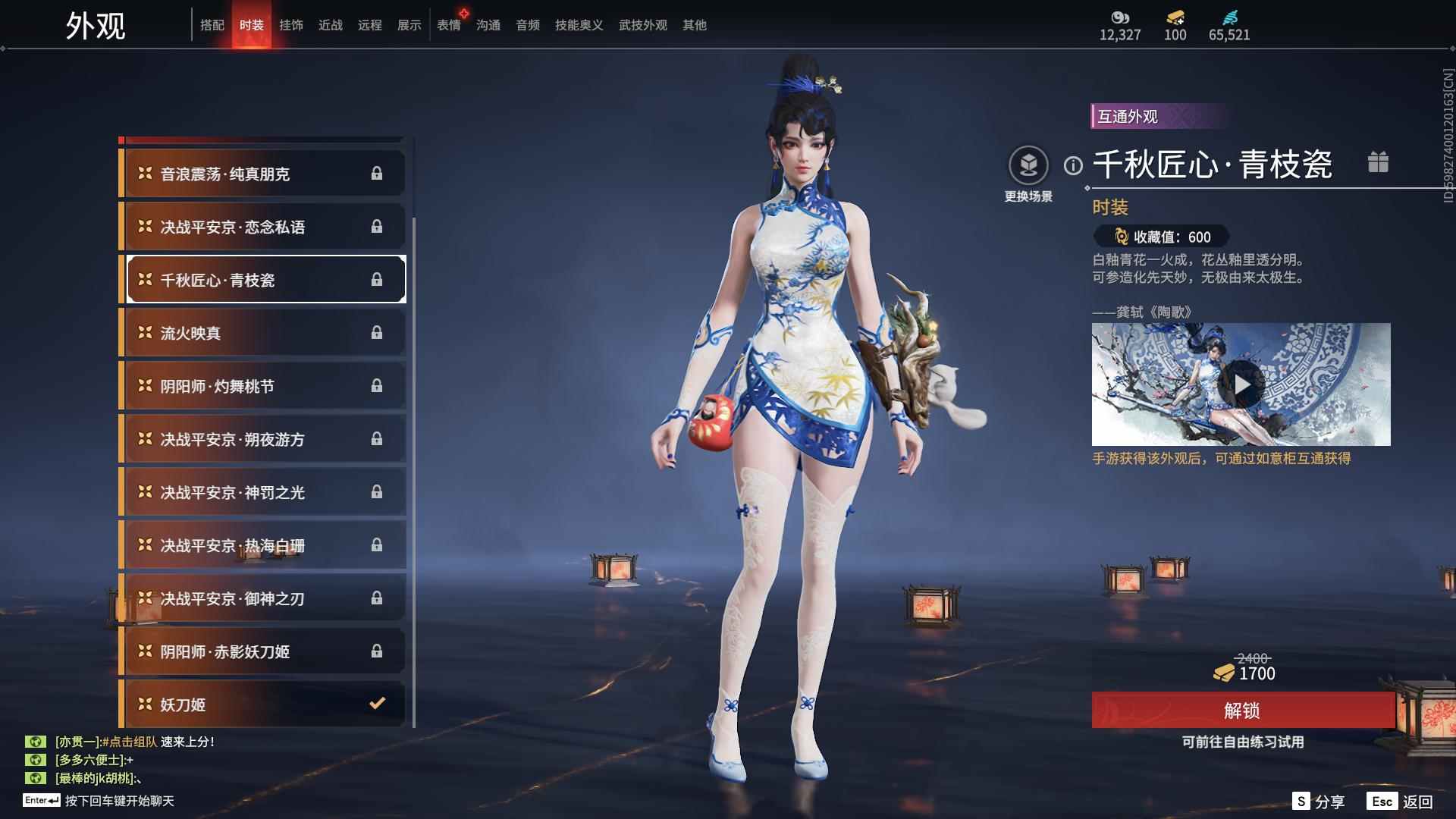Click the coin currency icon showing 12,327
The height and width of the screenshot is (819, 1456).
[x=1121, y=17]
